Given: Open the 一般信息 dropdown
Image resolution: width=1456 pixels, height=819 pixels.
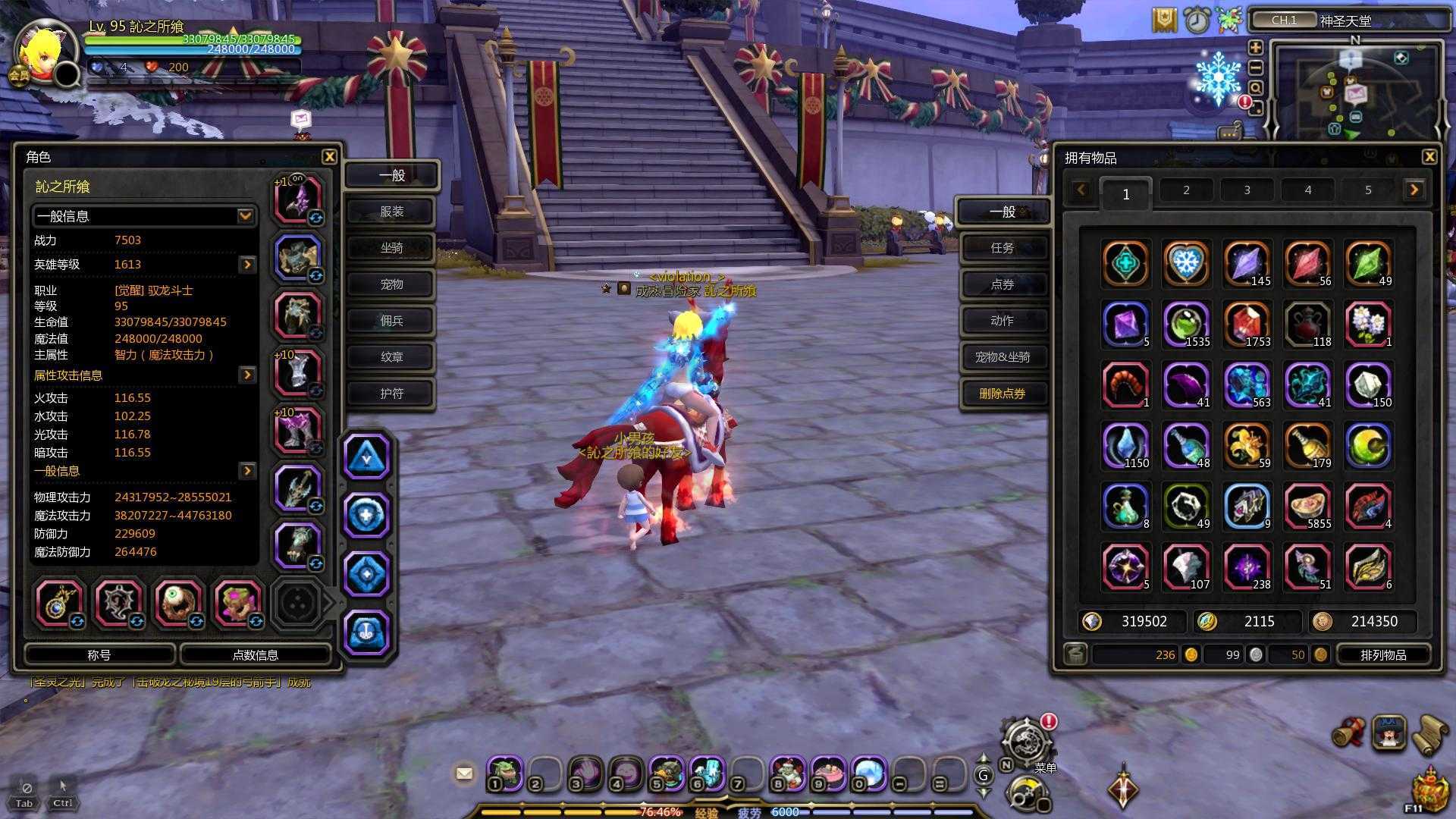Looking at the screenshot, I should coord(245,216).
